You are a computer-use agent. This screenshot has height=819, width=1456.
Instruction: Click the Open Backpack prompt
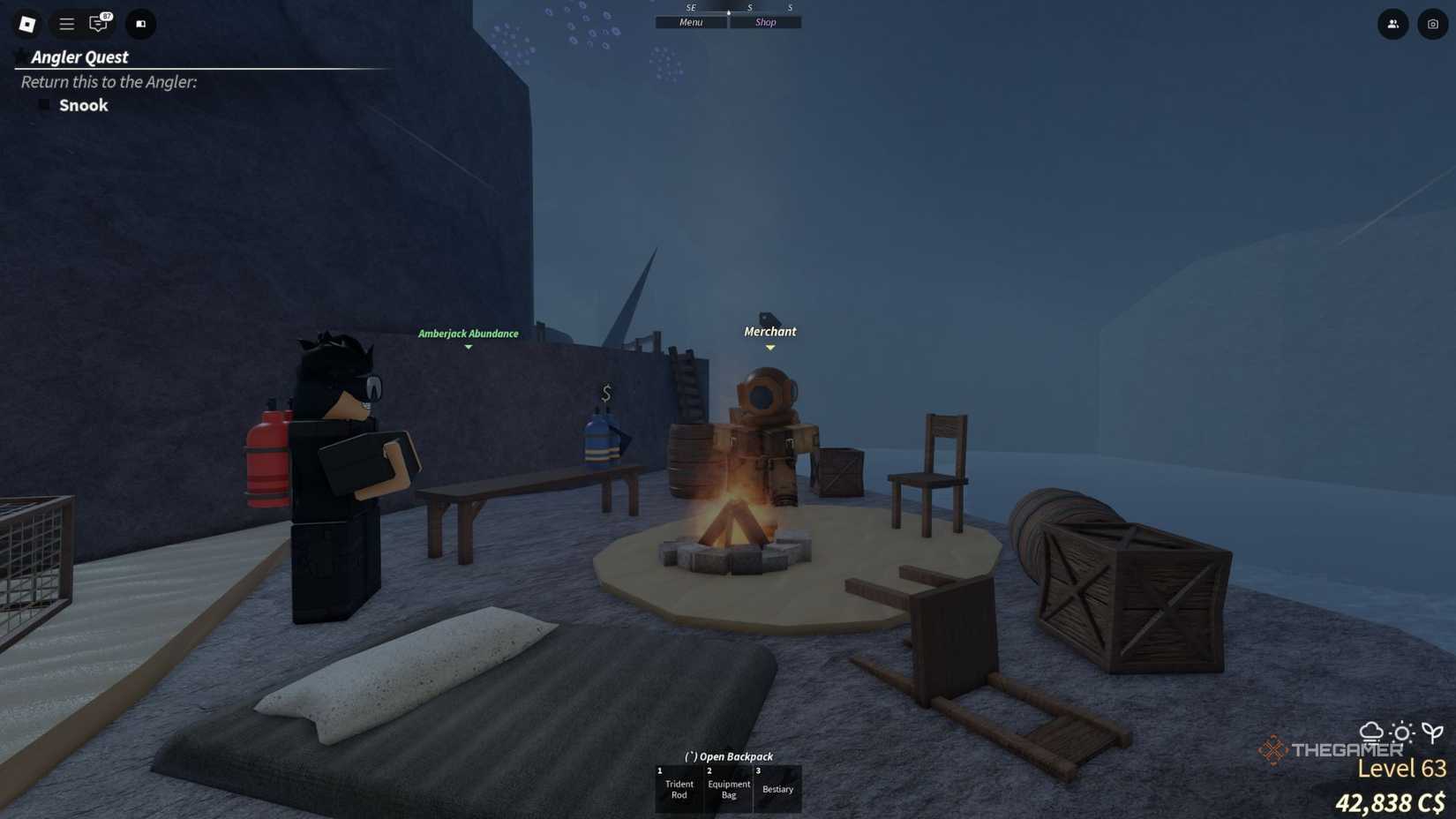click(727, 756)
